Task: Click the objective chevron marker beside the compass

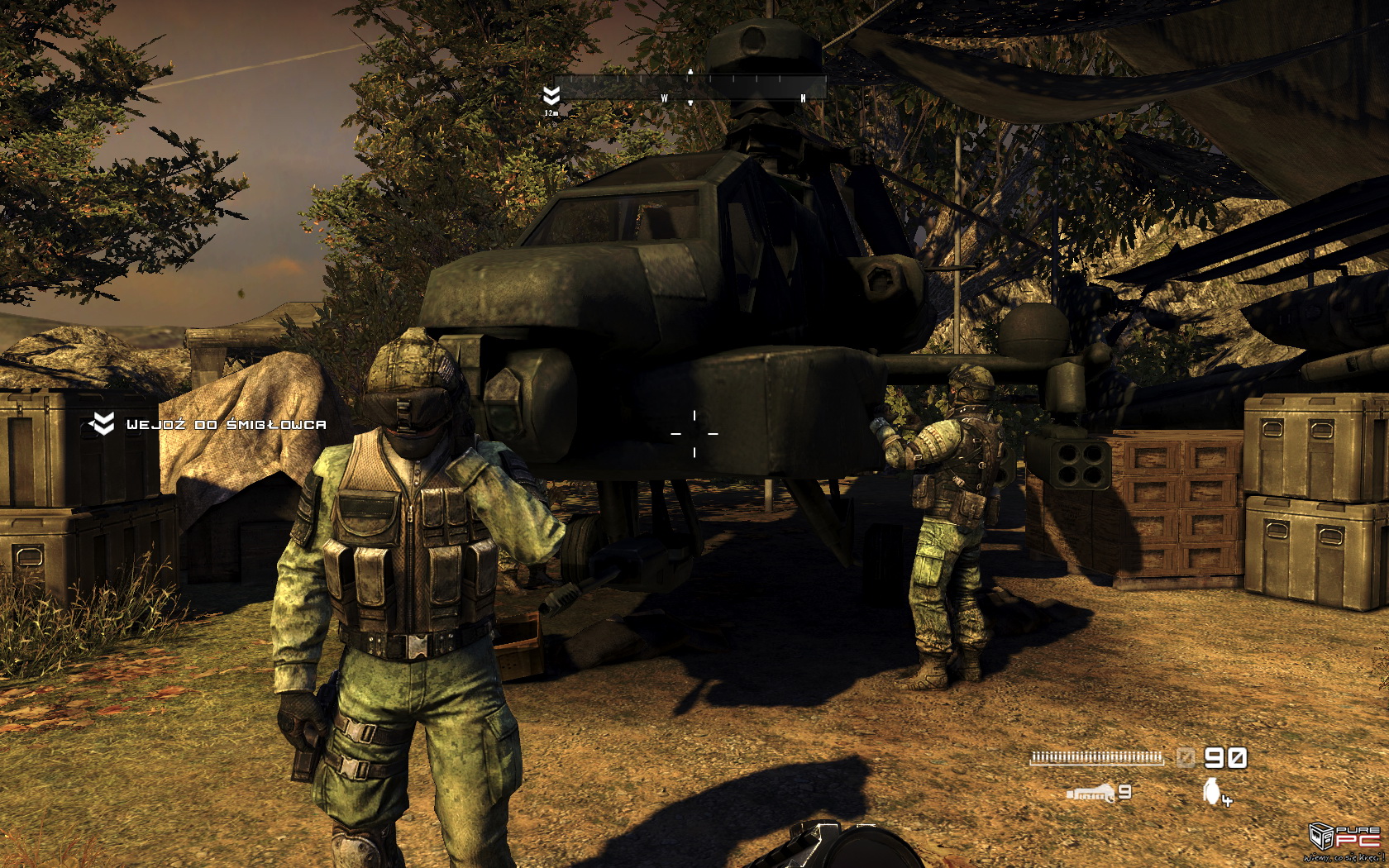Action: 551,96
